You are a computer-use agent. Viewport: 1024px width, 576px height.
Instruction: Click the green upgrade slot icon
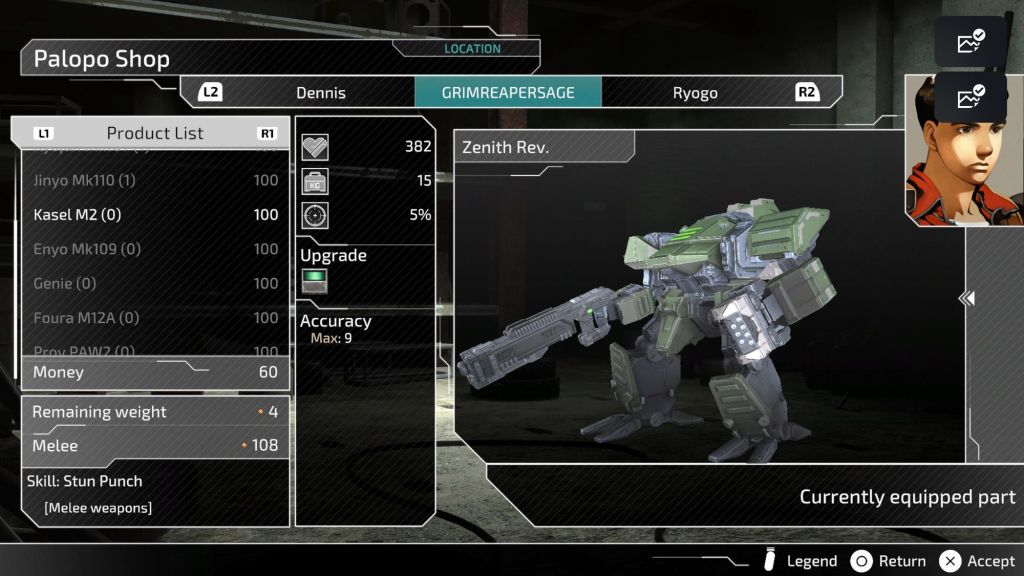coord(315,282)
